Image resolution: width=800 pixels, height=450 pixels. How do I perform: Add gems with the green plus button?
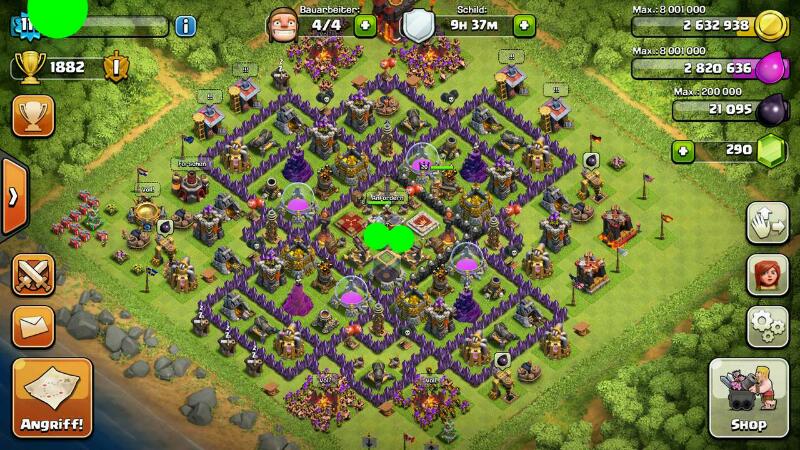683,151
